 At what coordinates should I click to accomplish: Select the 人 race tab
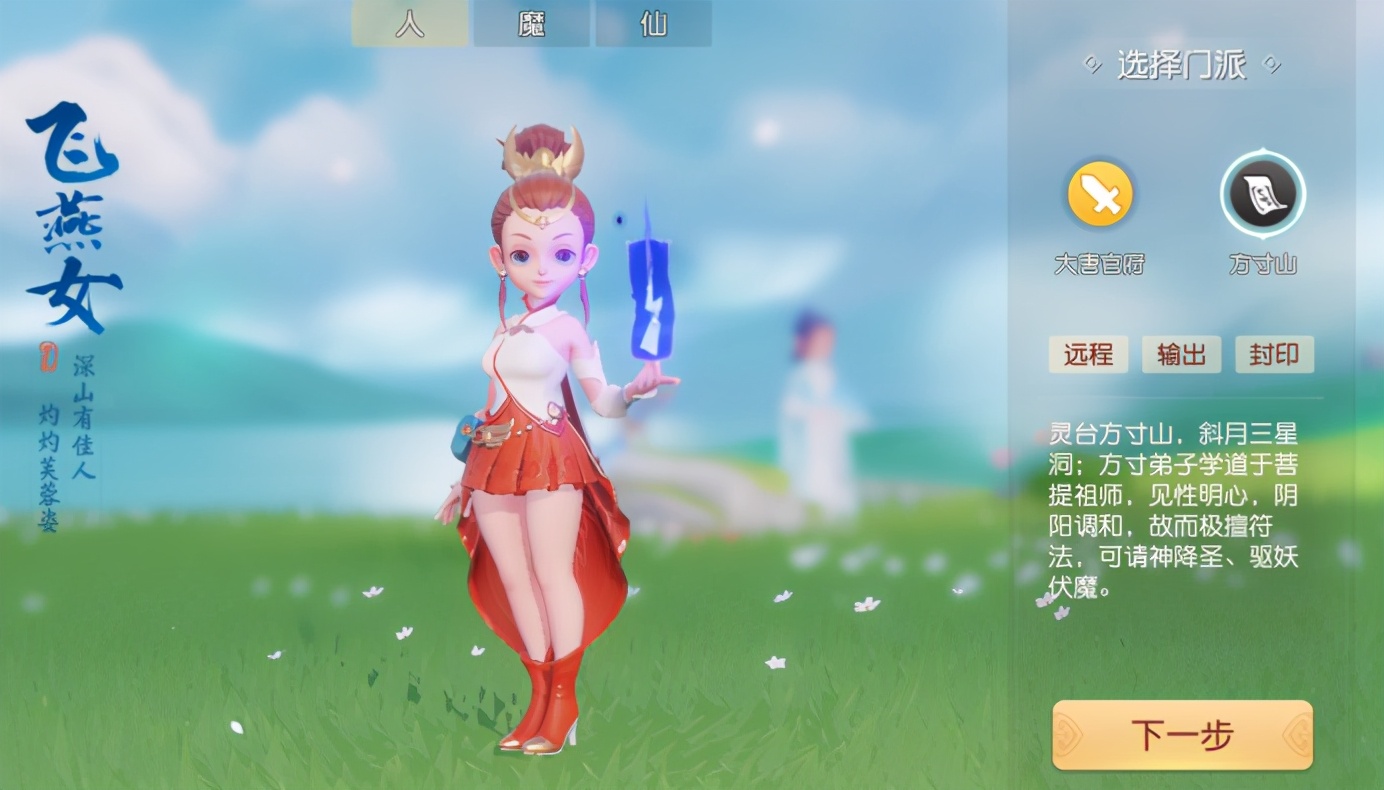click(409, 24)
